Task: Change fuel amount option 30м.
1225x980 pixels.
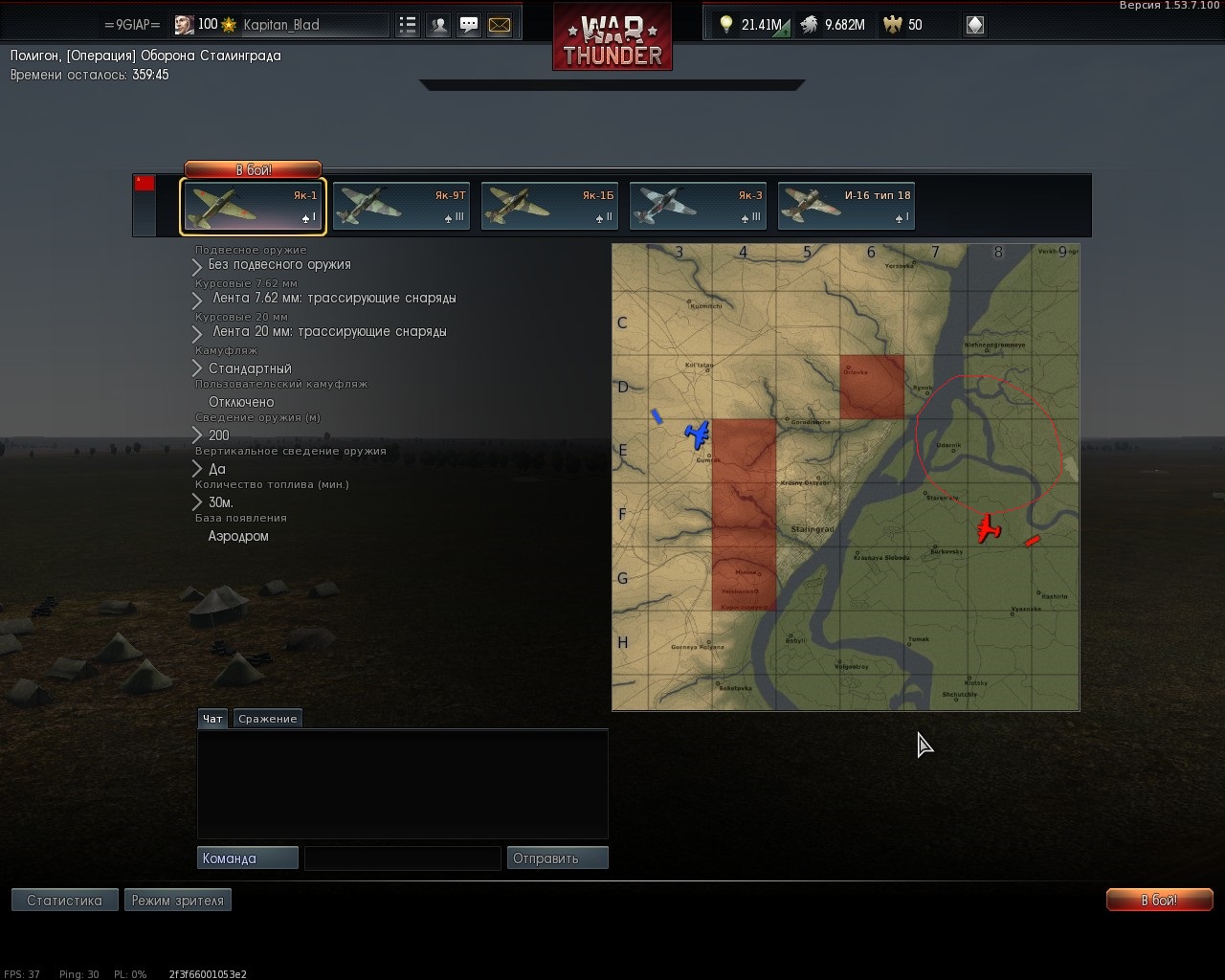Action: 220,502
